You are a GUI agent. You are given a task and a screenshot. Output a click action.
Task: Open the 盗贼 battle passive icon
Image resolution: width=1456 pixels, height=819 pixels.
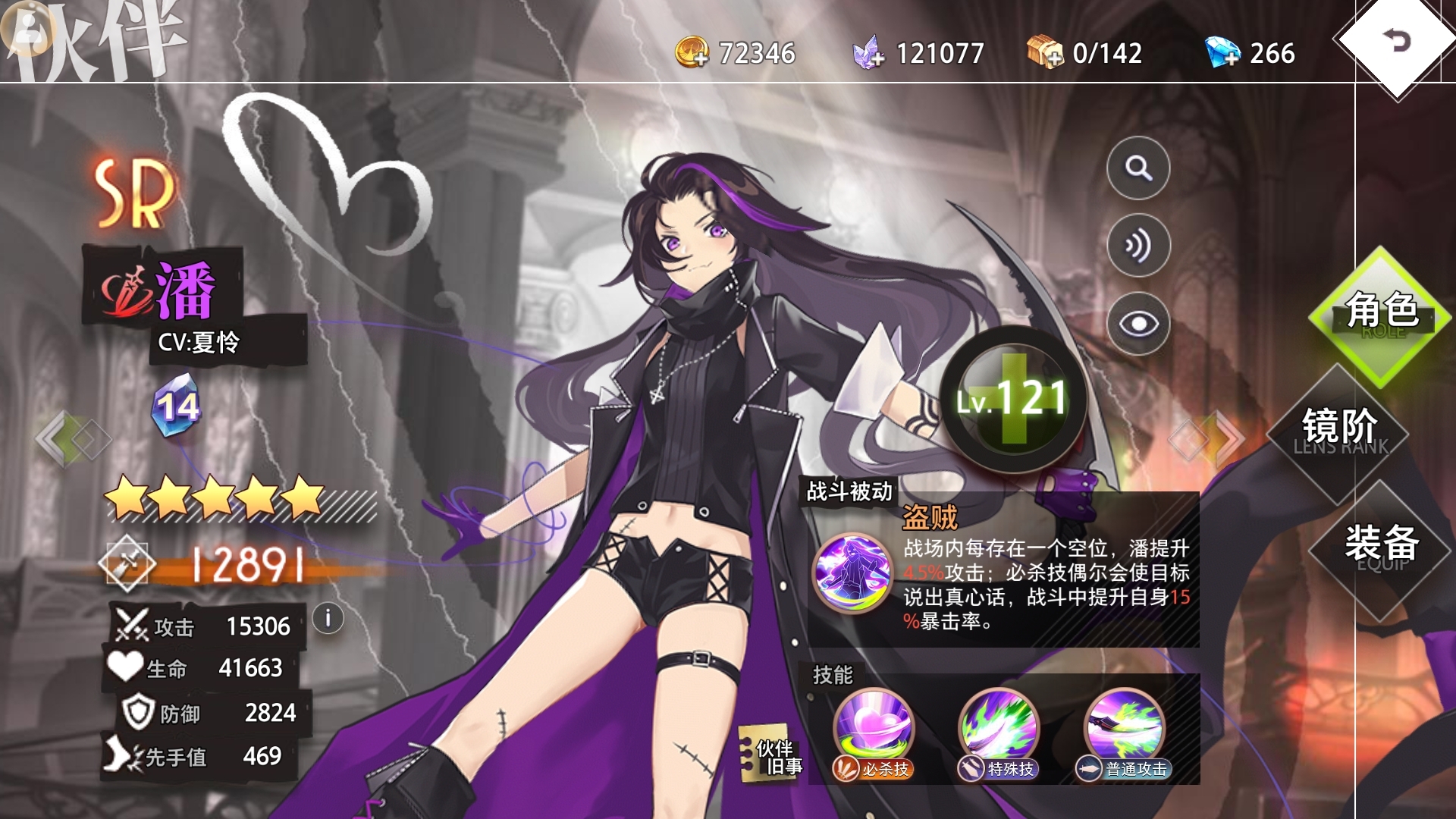852,573
